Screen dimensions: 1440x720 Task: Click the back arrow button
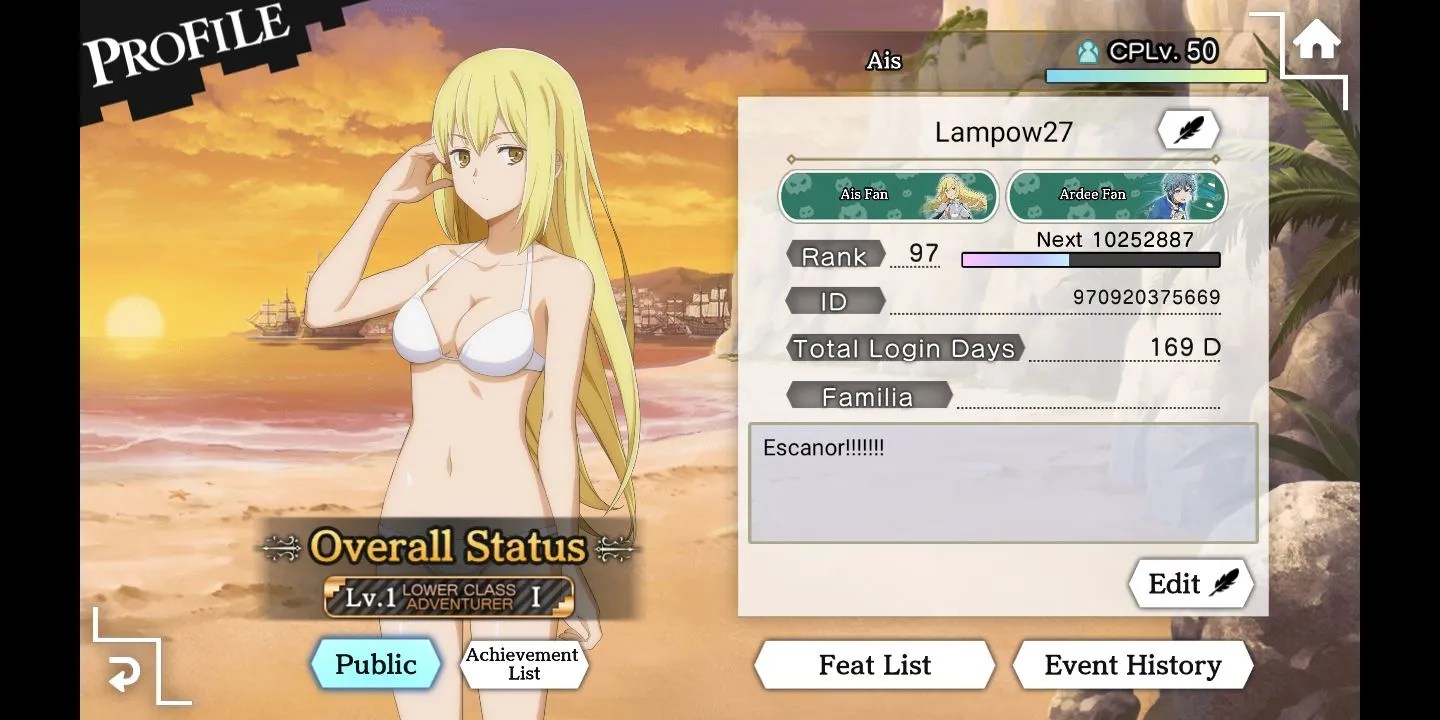coord(125,676)
